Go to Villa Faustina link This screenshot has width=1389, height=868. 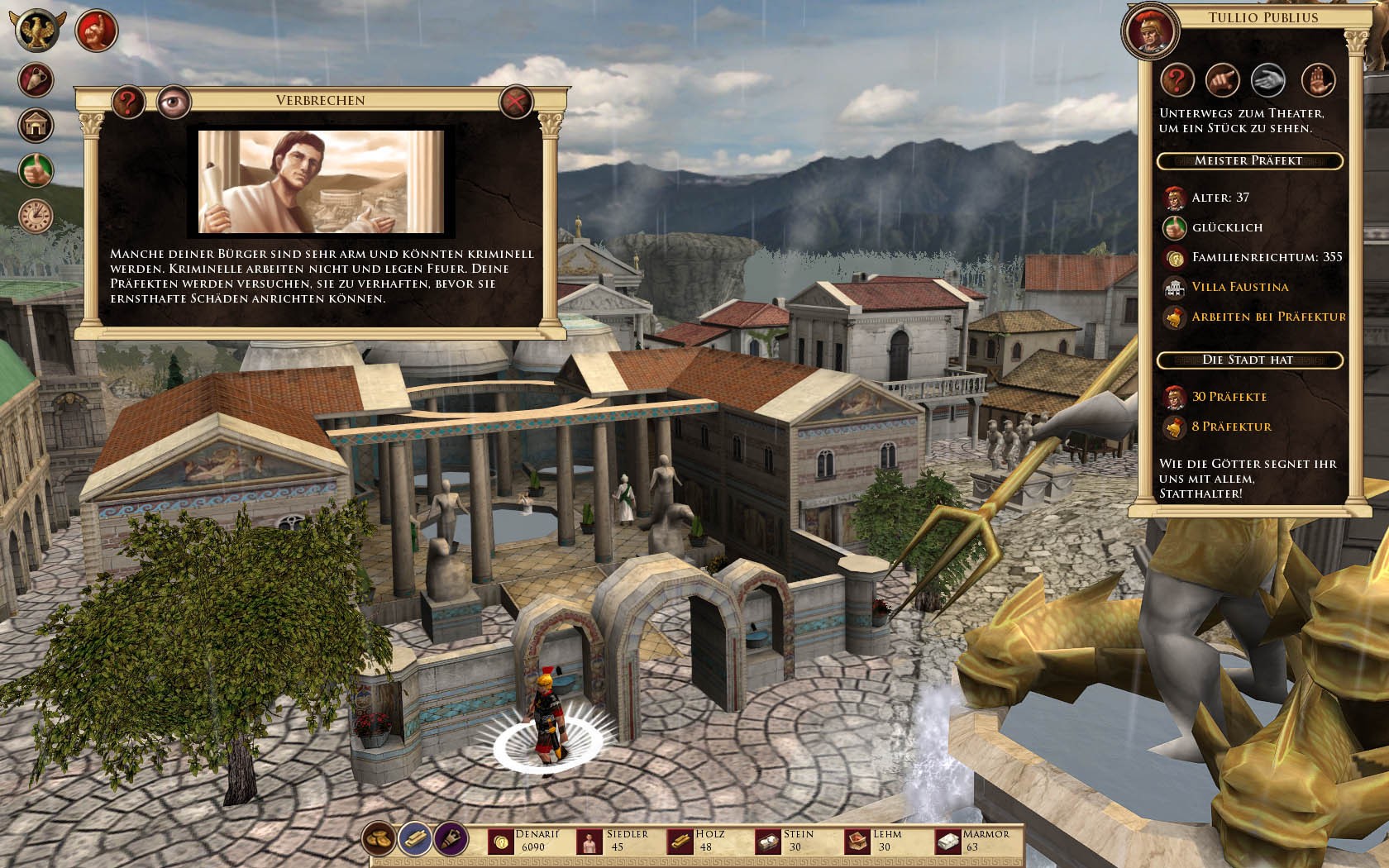click(x=1239, y=287)
